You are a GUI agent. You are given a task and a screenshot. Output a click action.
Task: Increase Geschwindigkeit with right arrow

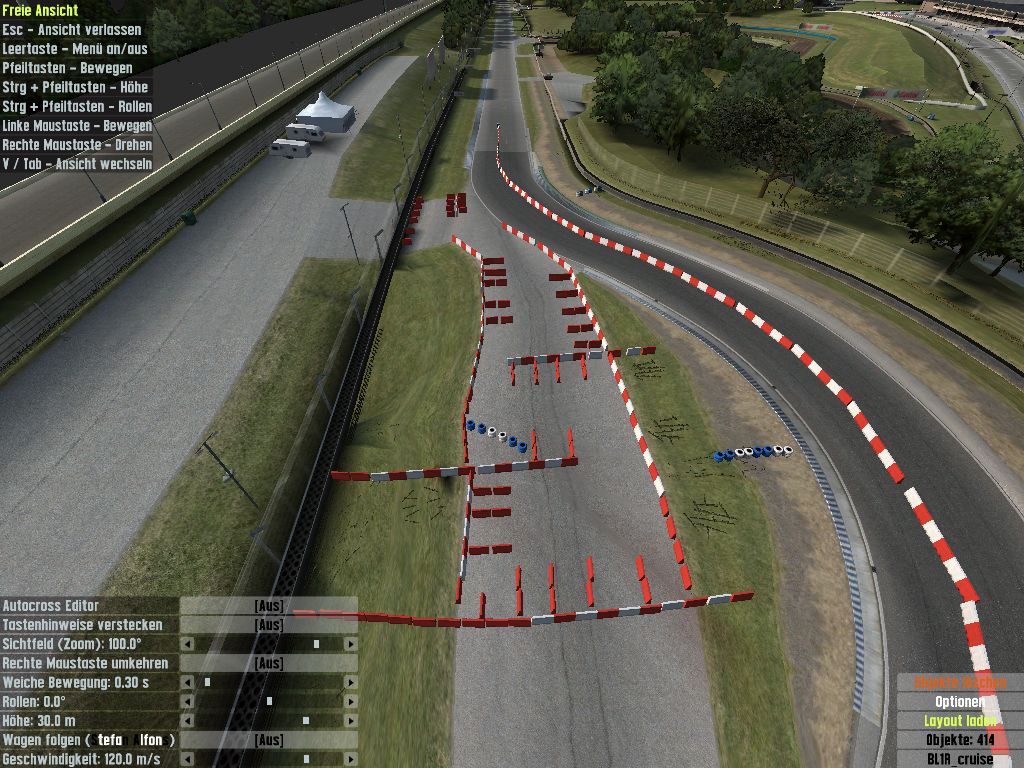coord(350,759)
